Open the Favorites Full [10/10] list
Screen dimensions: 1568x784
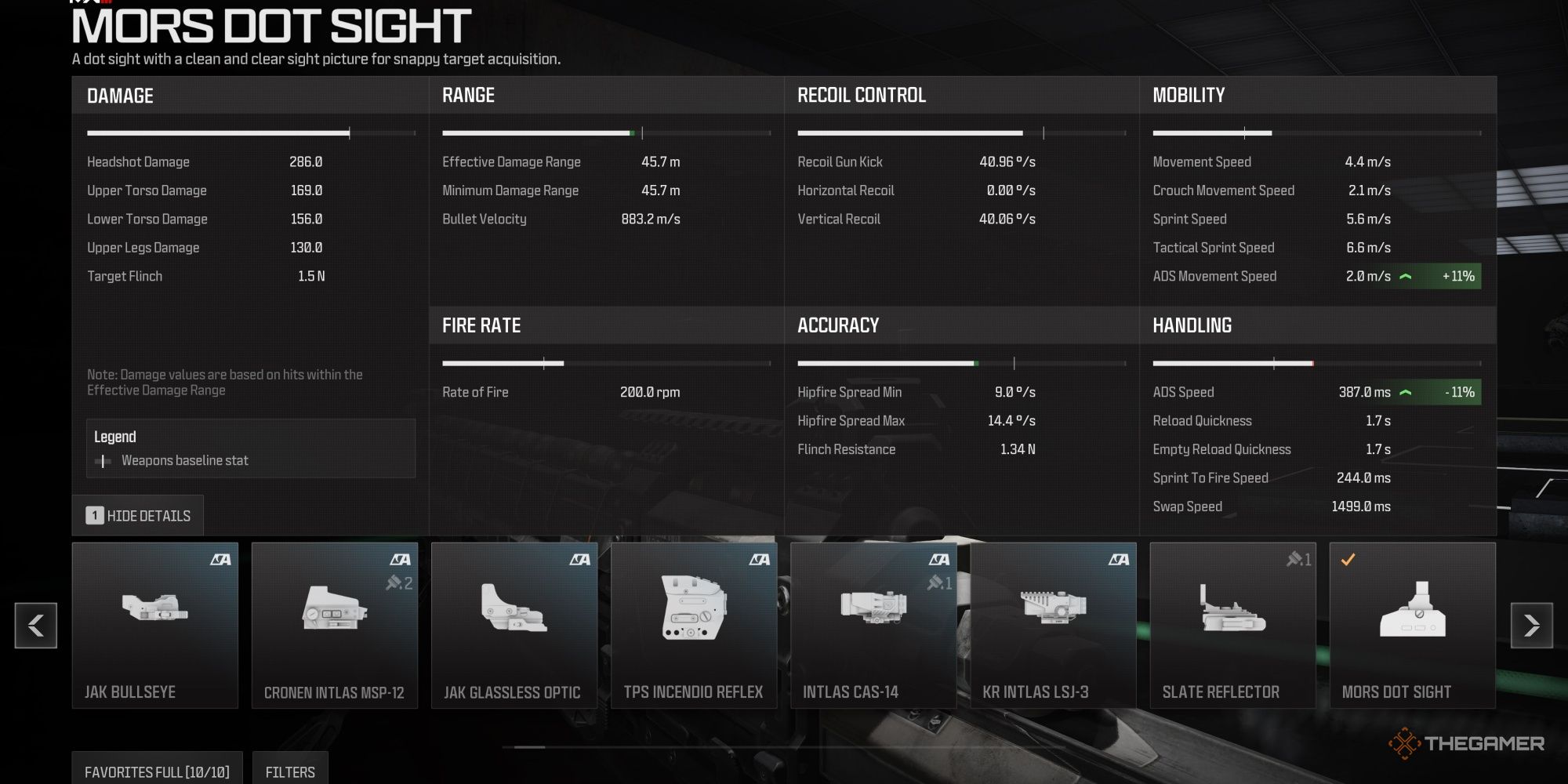[x=156, y=771]
